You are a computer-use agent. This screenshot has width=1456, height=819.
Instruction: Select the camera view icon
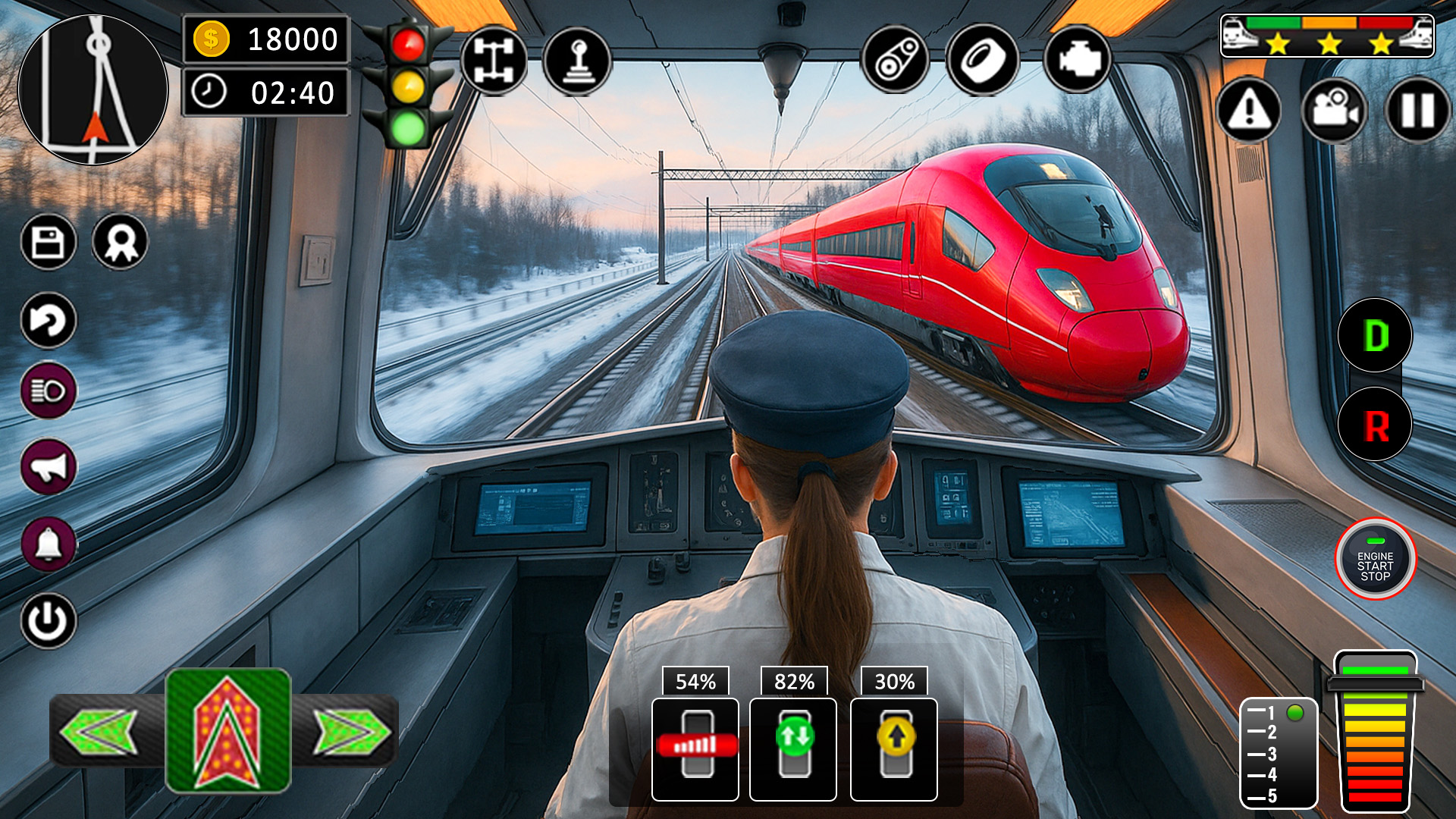[1333, 112]
